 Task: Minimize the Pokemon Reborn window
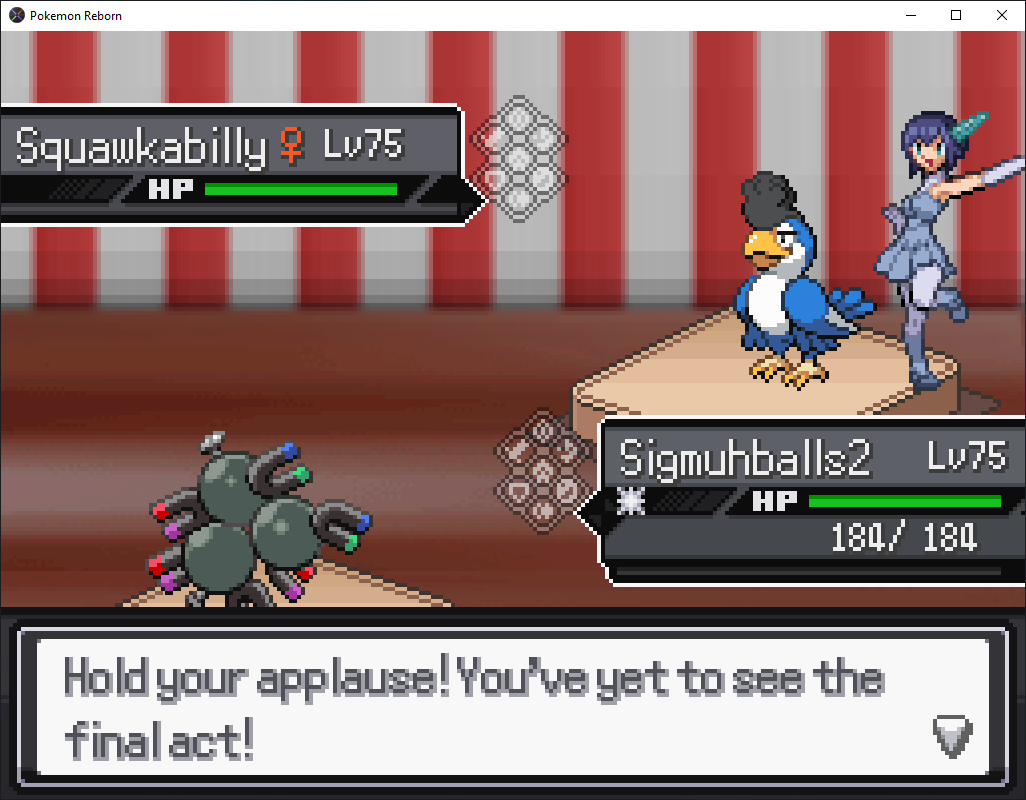click(910, 15)
